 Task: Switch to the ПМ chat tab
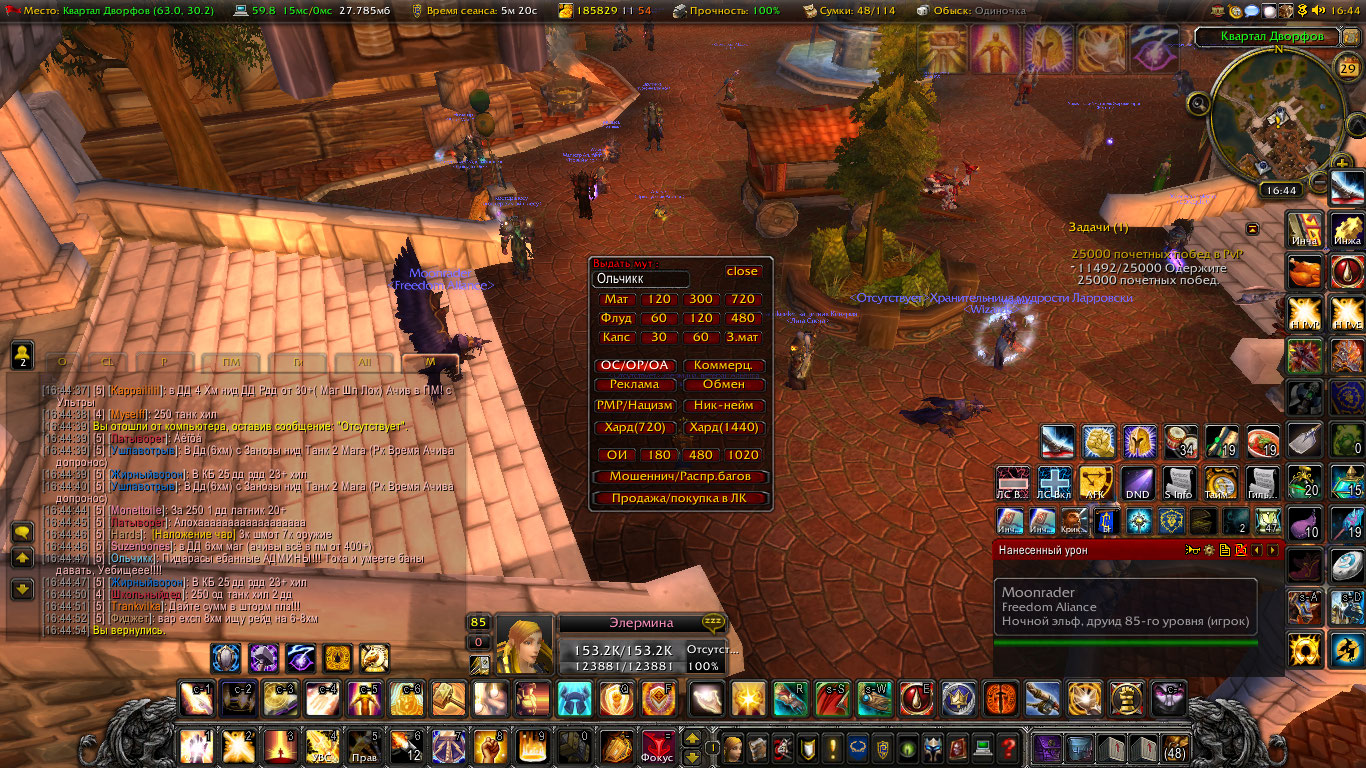pos(231,362)
